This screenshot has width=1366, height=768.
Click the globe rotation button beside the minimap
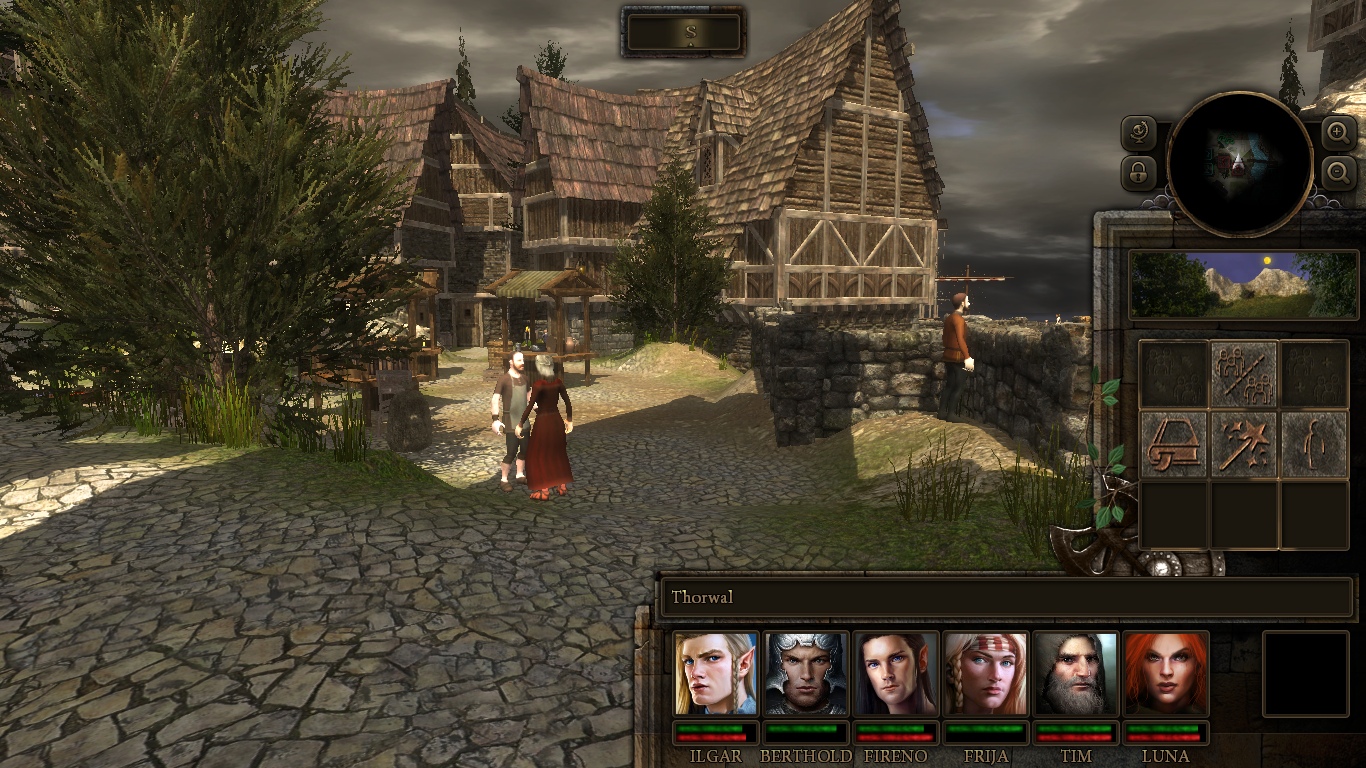(x=1139, y=133)
